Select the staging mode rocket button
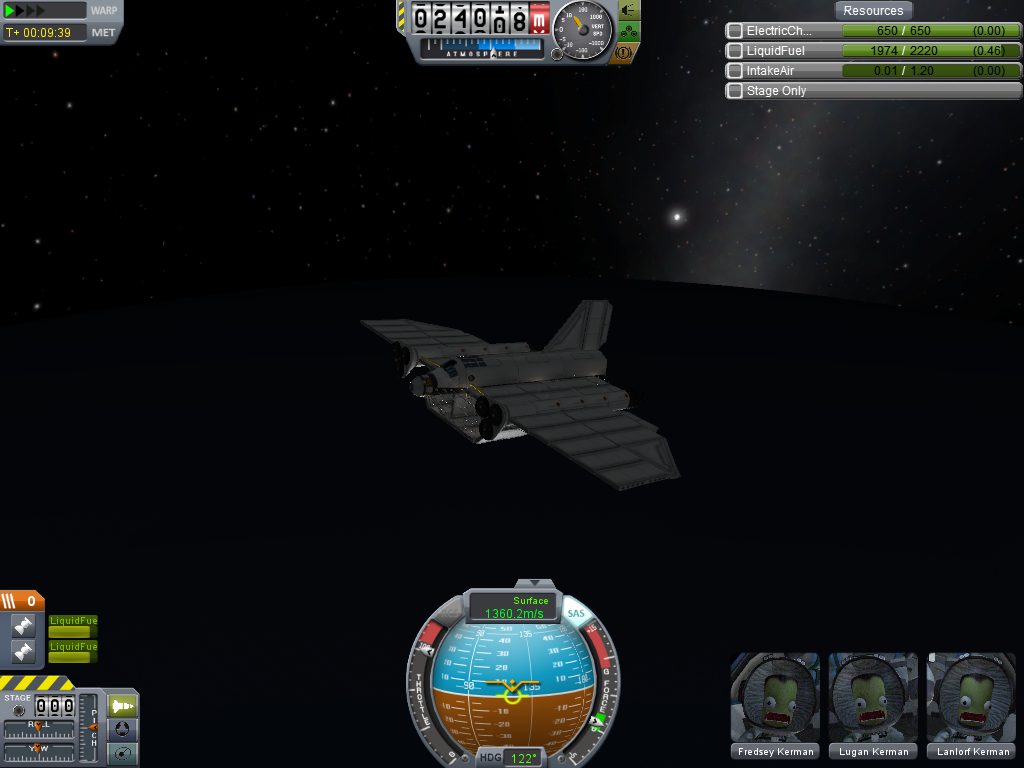This screenshot has width=1024, height=768. pyautogui.click(x=123, y=706)
